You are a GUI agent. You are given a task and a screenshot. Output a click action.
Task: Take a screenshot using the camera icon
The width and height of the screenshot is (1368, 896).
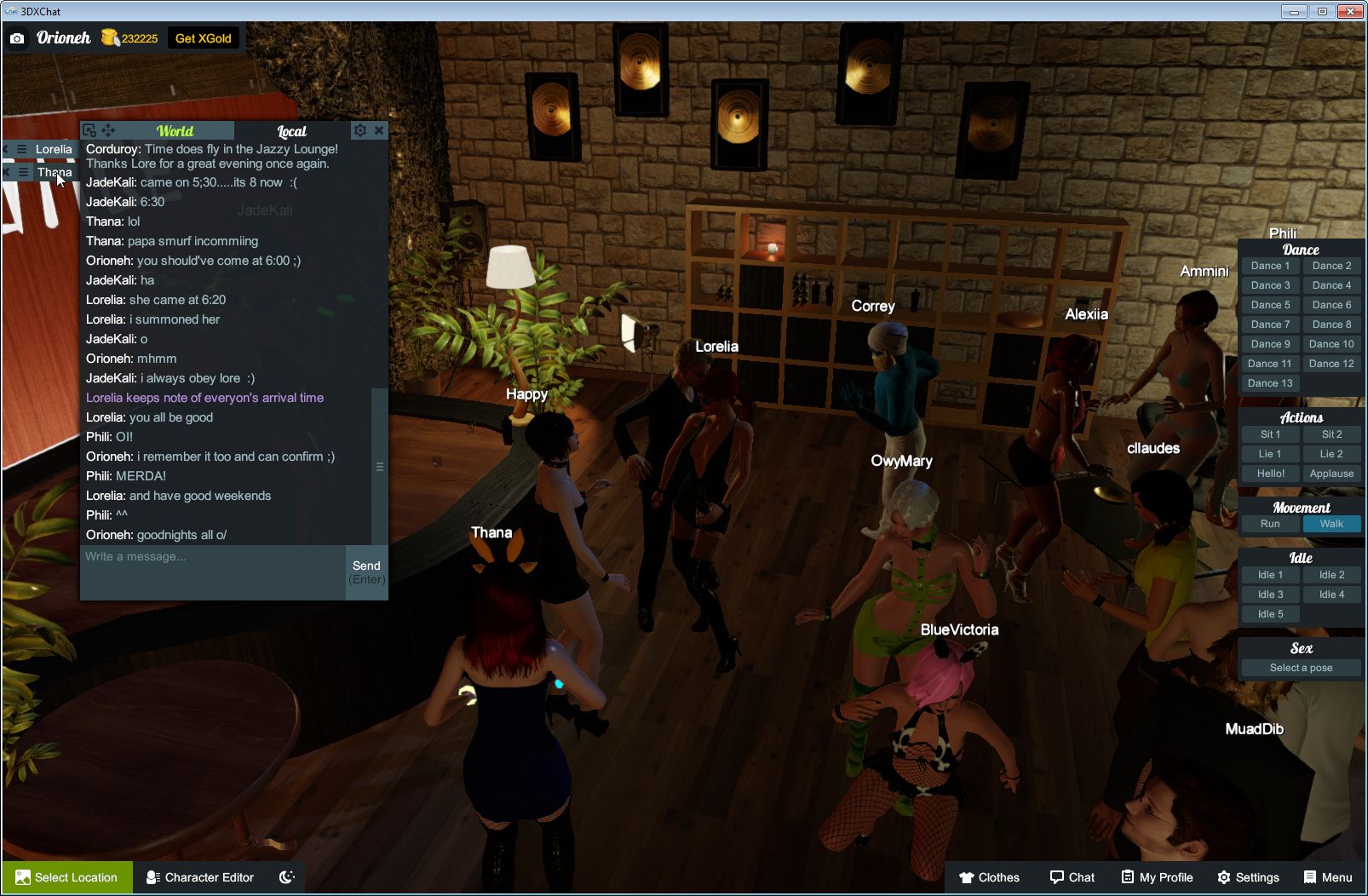(17, 38)
